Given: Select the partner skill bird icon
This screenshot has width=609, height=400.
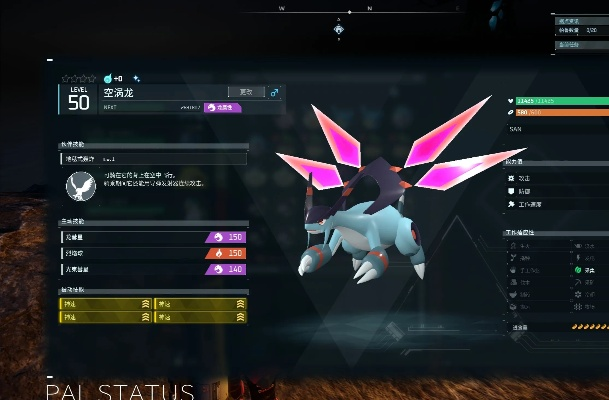Looking at the screenshot, I should click(x=80, y=187).
